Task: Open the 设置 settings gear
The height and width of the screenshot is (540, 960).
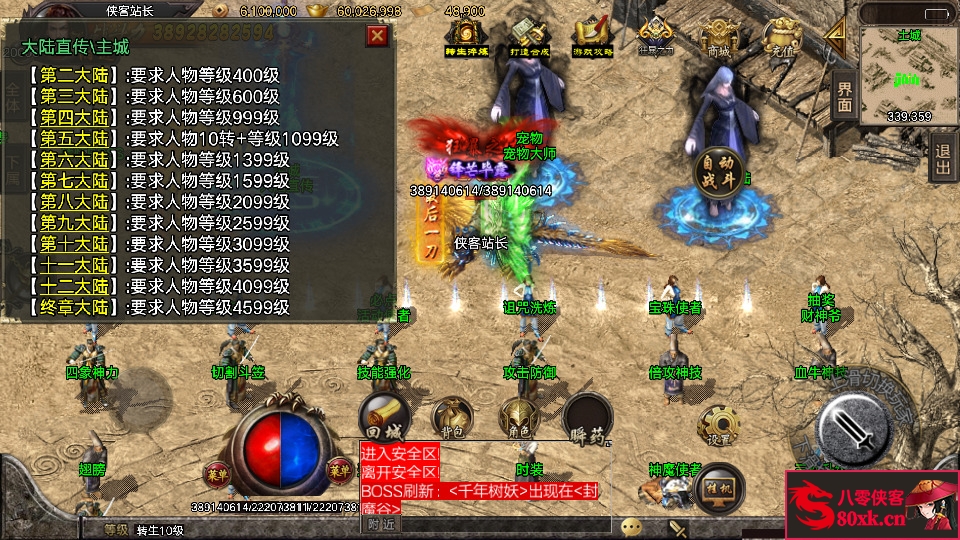Action: (718, 424)
